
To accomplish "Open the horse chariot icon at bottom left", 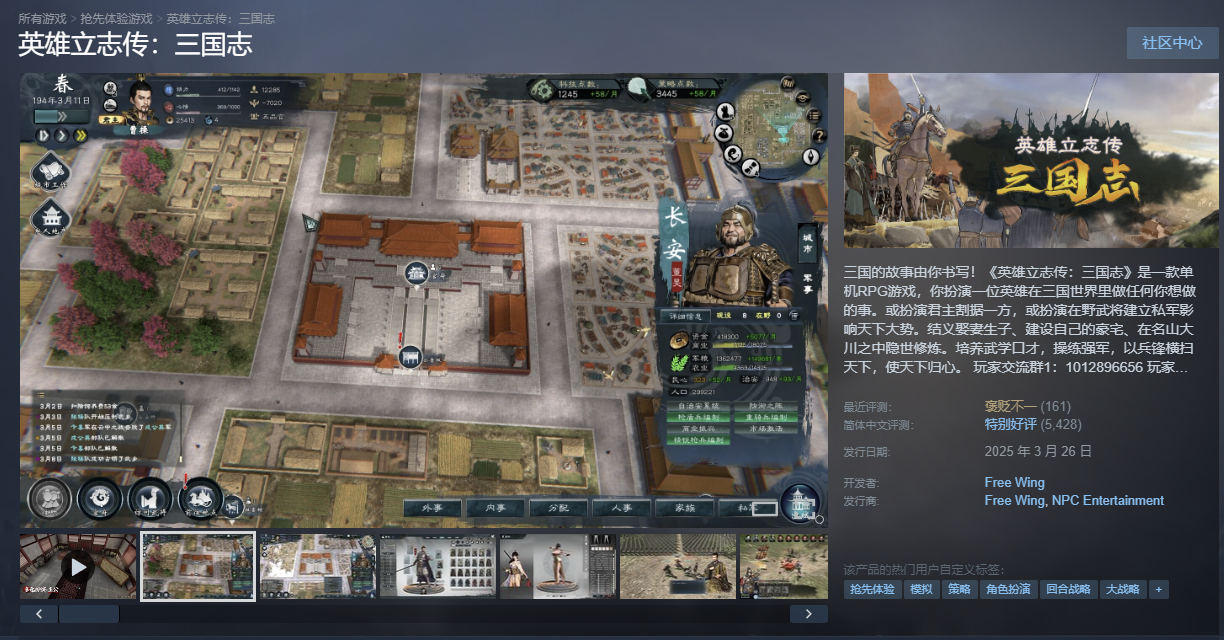I will pyautogui.click(x=200, y=497).
